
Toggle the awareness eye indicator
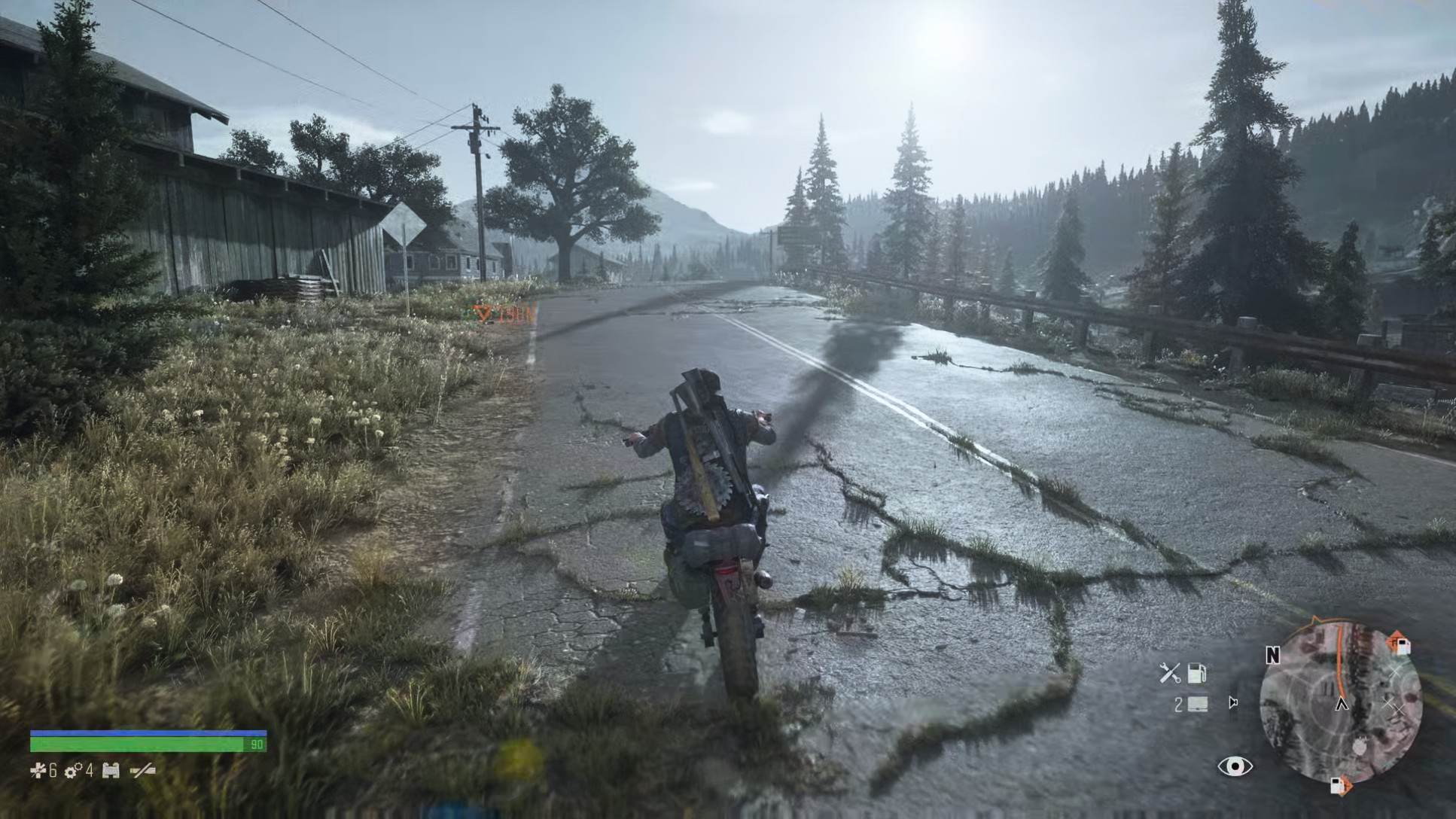[1235, 767]
